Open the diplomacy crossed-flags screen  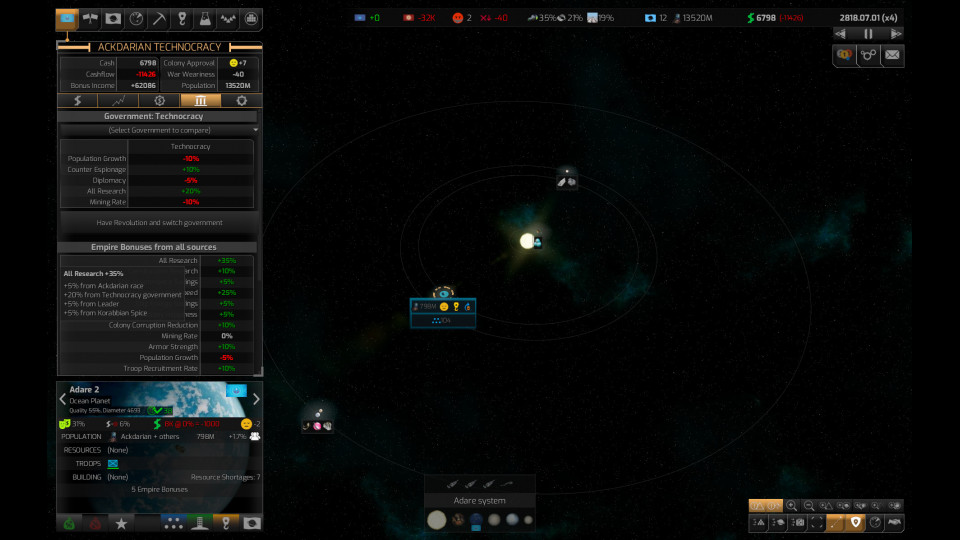point(88,19)
